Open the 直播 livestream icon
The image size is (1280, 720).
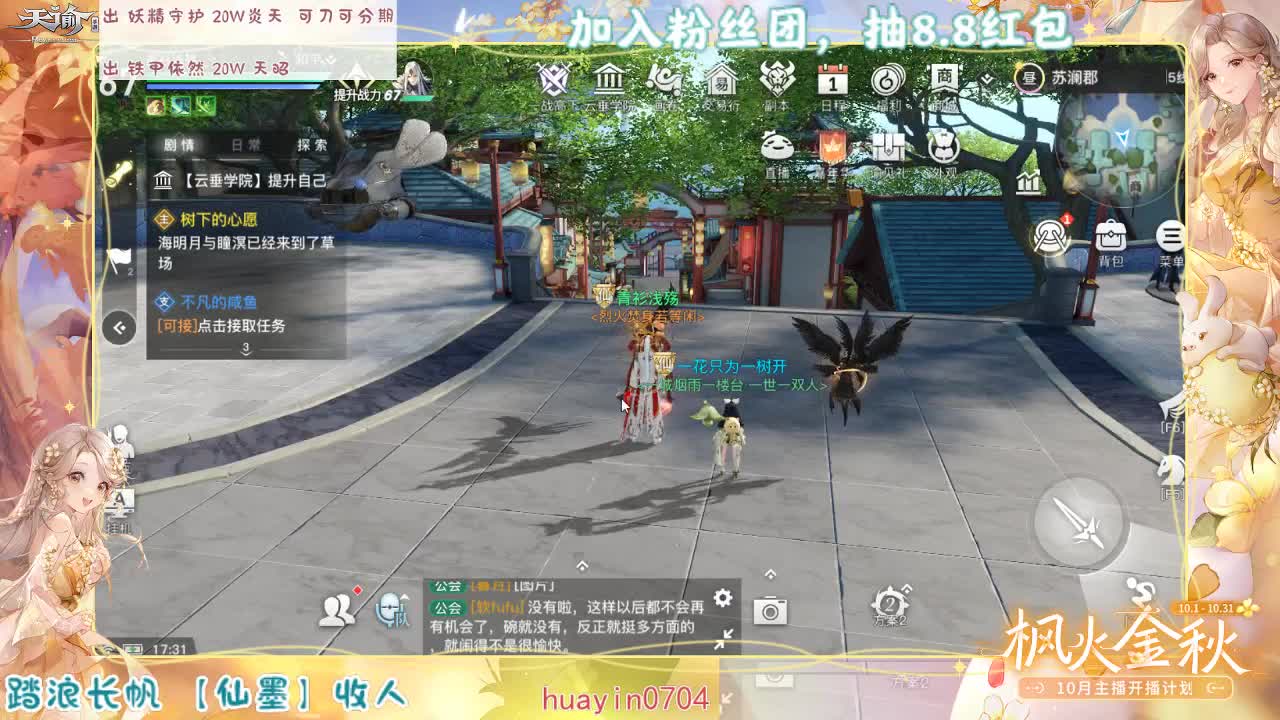[779, 145]
